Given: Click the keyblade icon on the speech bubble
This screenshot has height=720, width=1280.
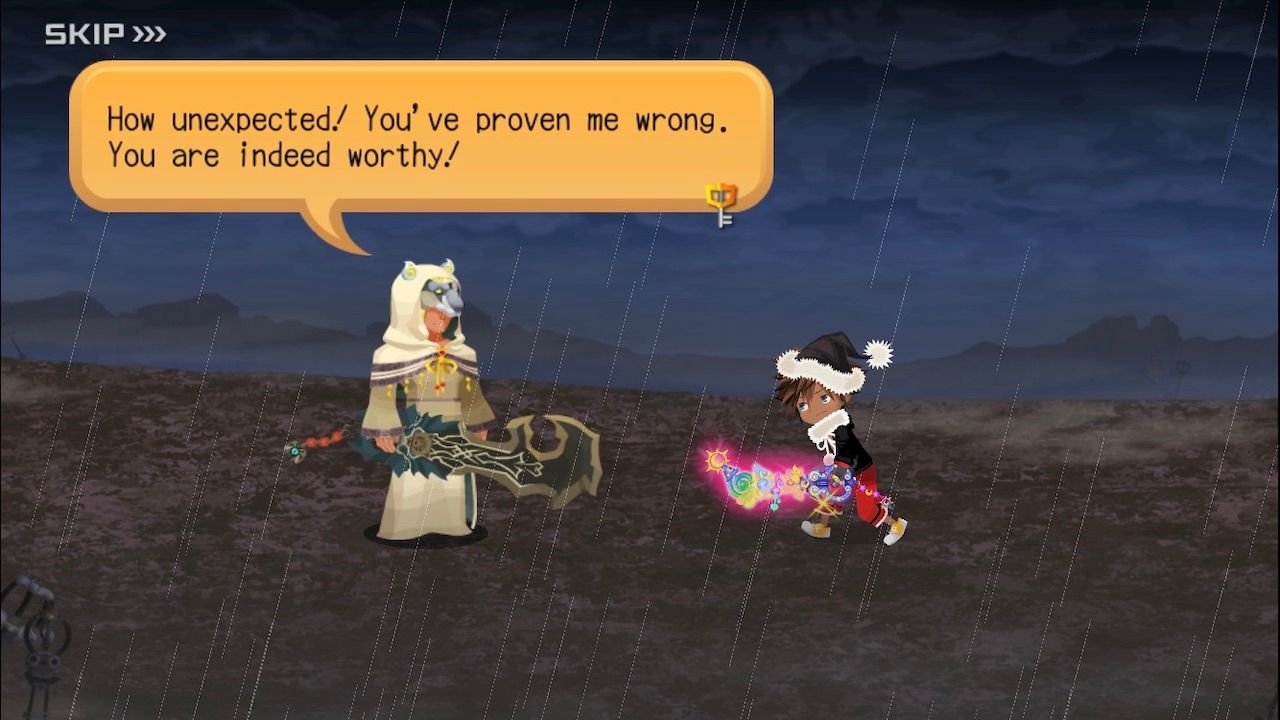Looking at the screenshot, I should pos(720,199).
